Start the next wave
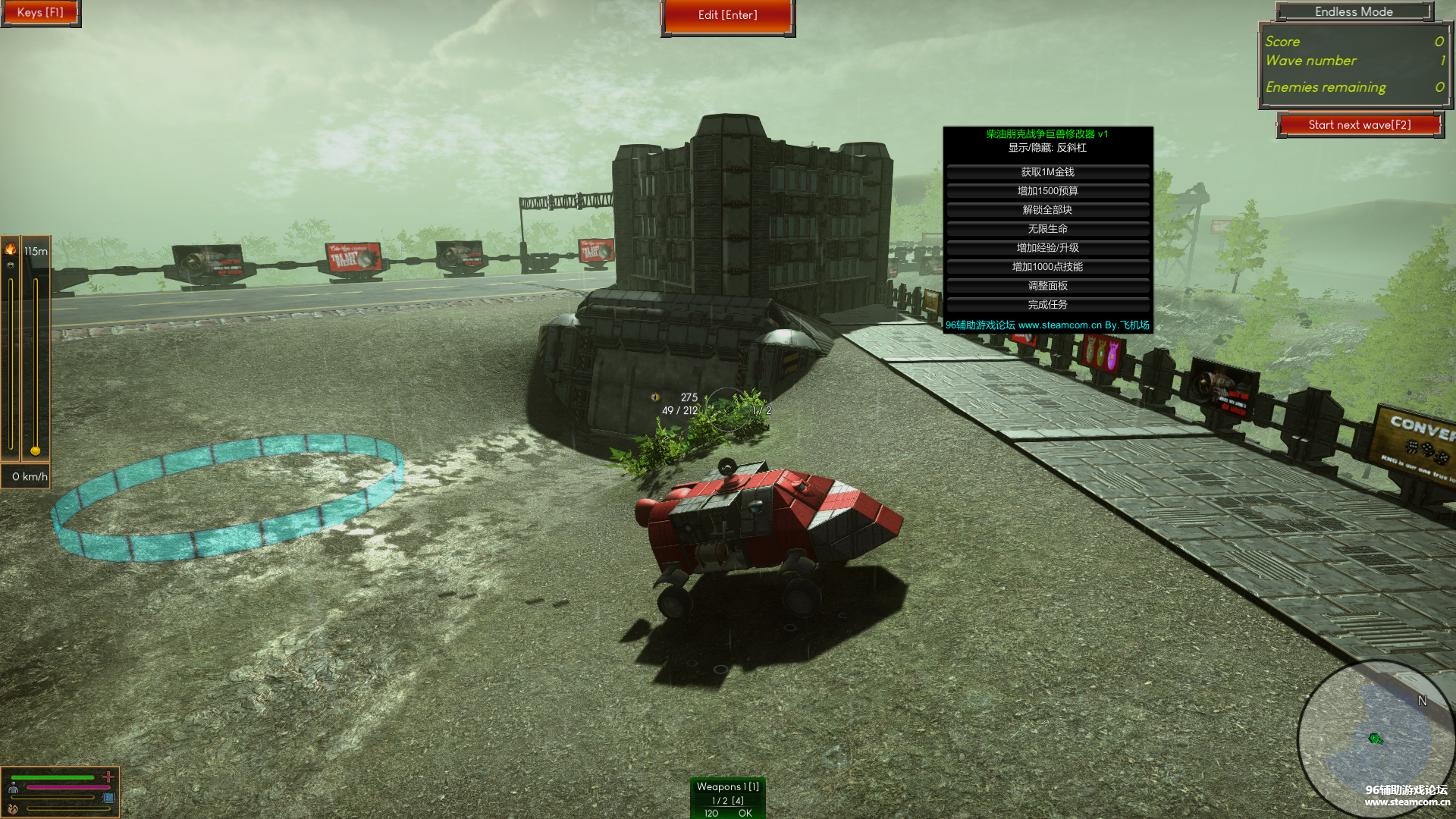The height and width of the screenshot is (819, 1456). [1359, 125]
